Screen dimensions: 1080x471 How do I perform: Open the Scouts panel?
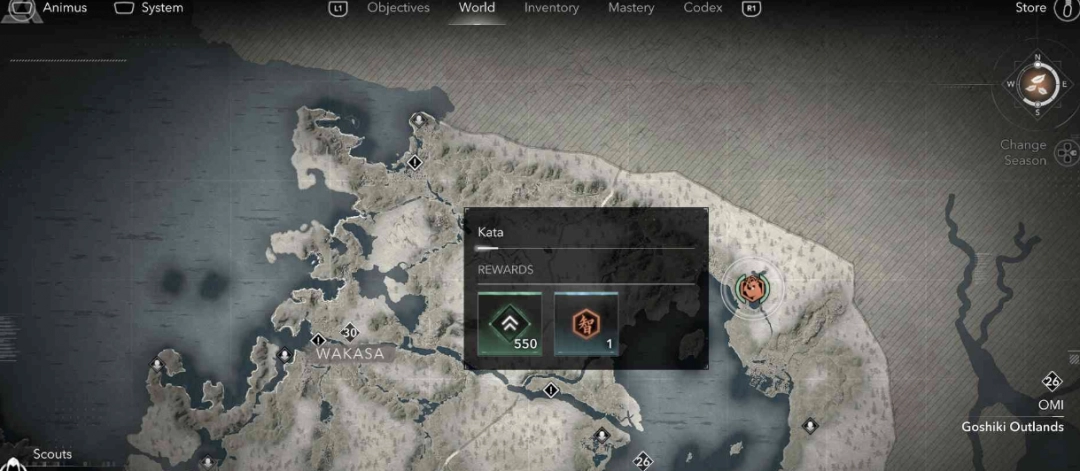52,455
